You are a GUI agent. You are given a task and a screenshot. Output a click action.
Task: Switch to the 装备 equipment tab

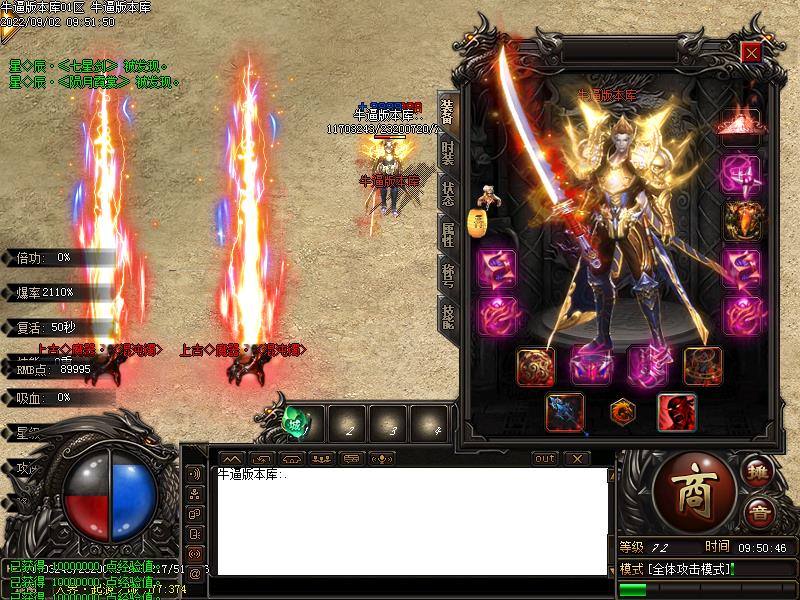pyautogui.click(x=447, y=113)
